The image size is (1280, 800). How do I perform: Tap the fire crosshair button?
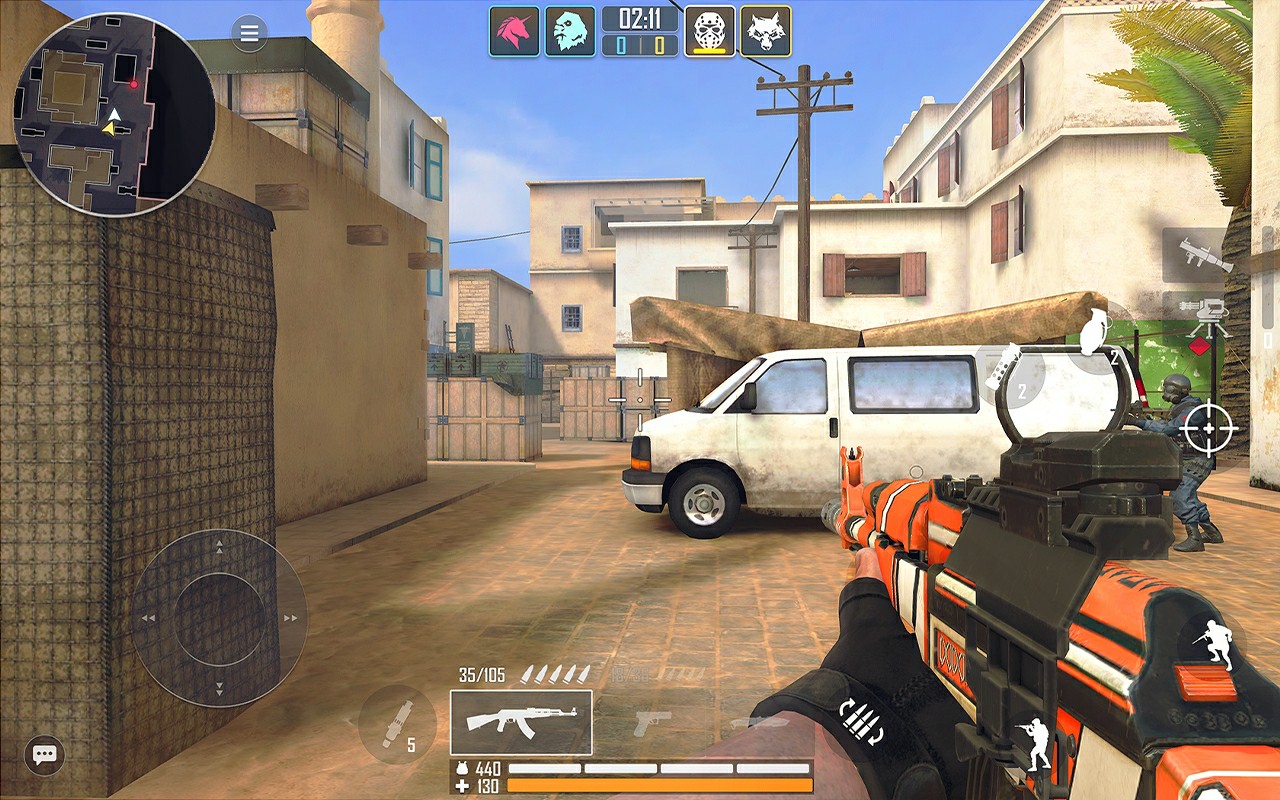[x=1207, y=429]
